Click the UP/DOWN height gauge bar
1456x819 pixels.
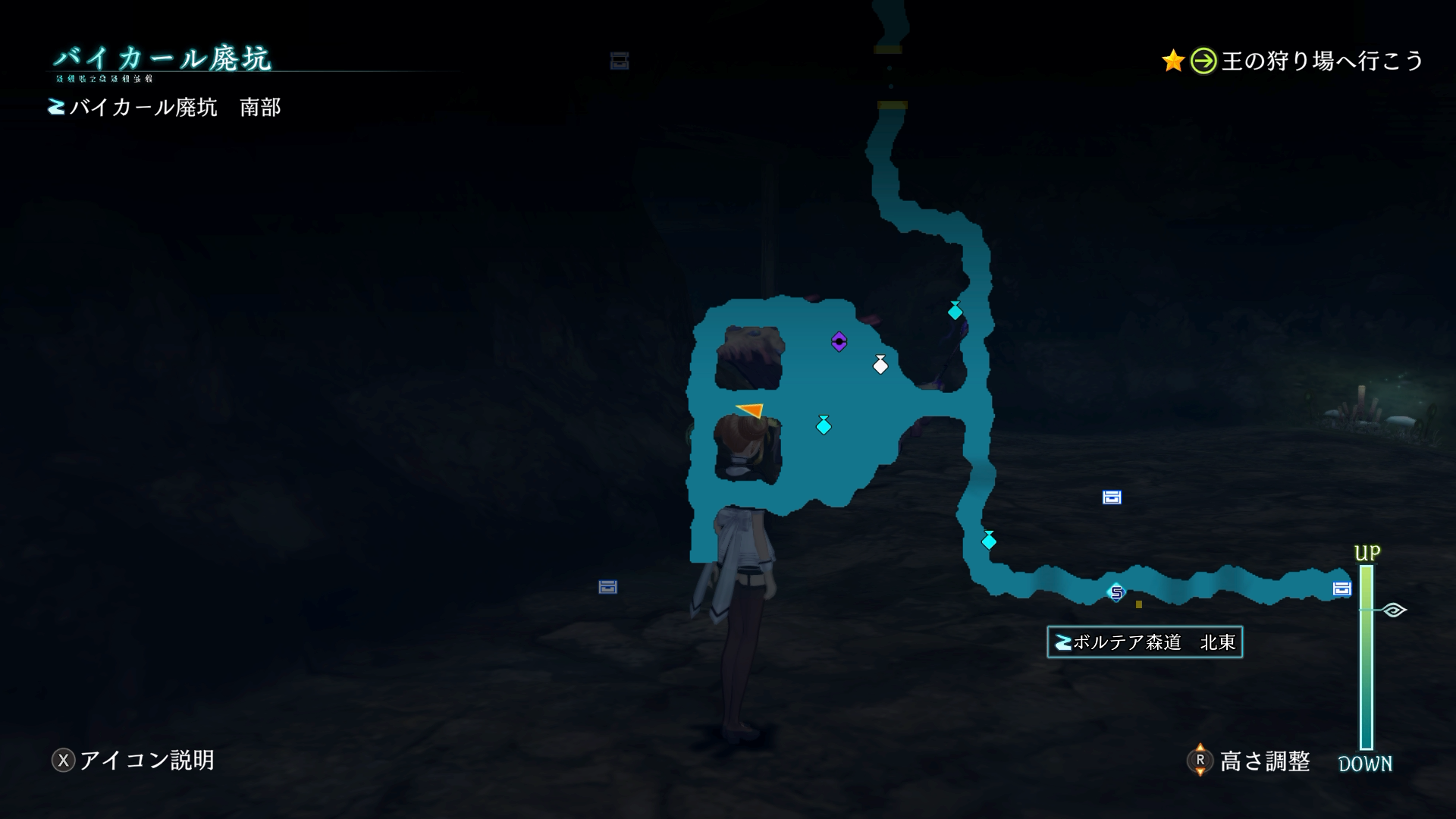pos(1367,656)
